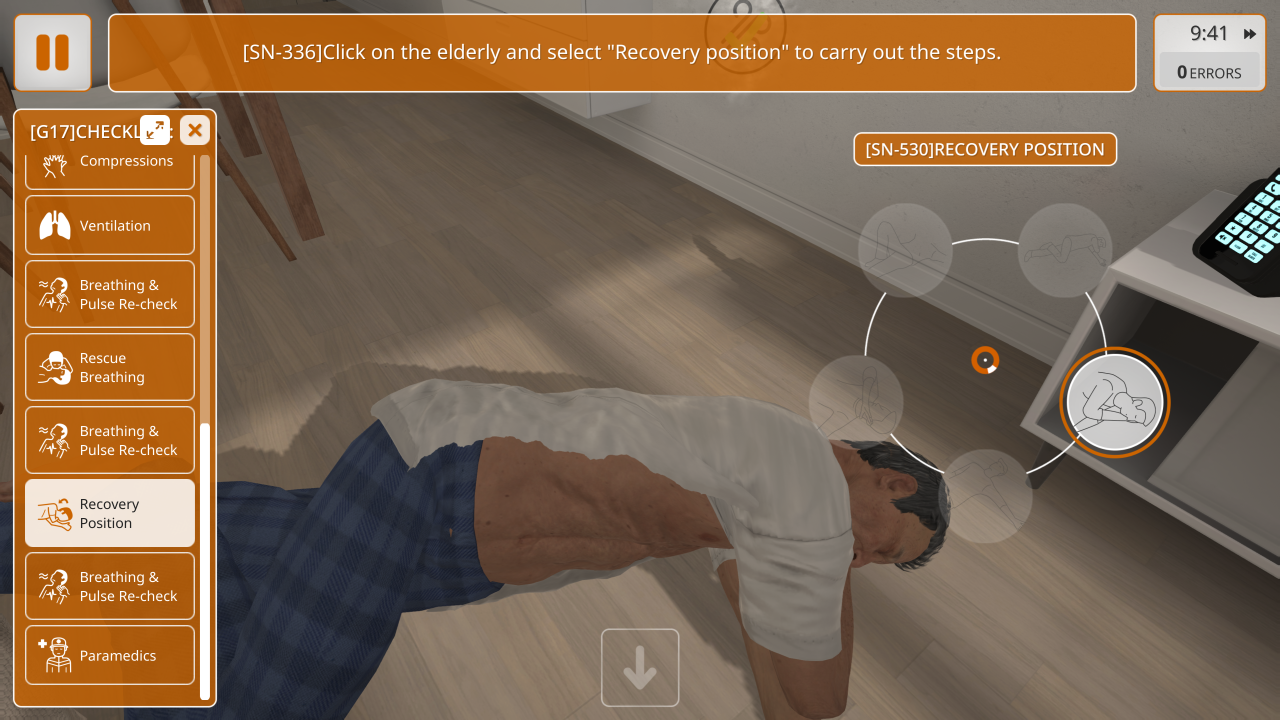This screenshot has width=1280, height=720.
Task: Click the Paramedics checklist entry
Action: [110, 656]
